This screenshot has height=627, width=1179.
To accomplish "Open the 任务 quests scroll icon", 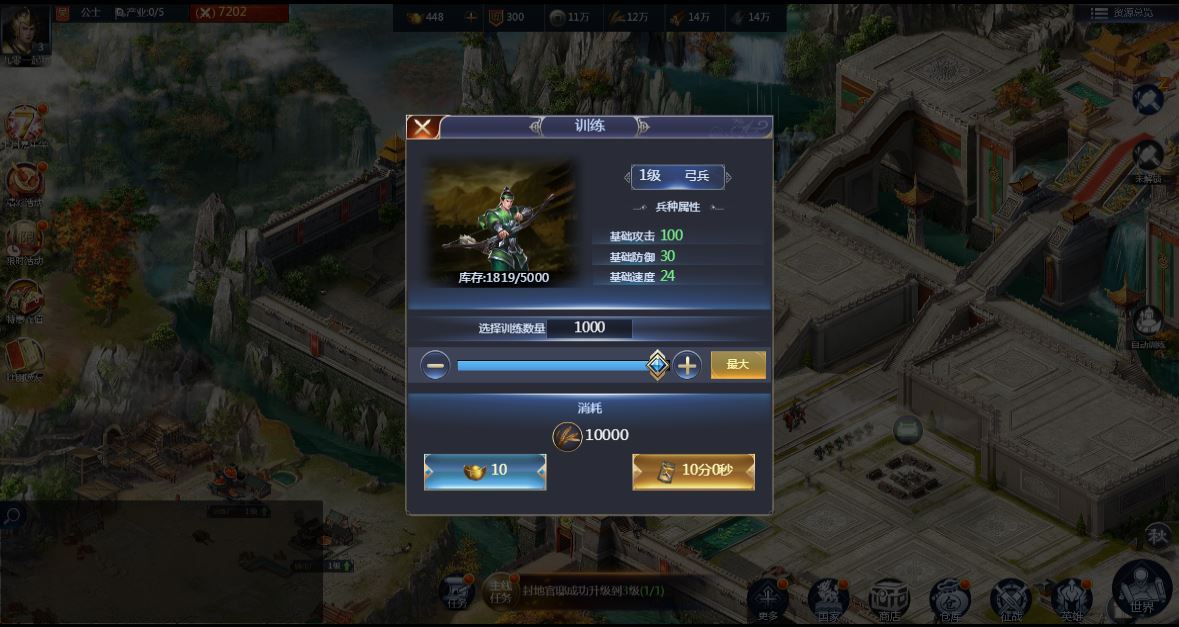I will point(458,591).
